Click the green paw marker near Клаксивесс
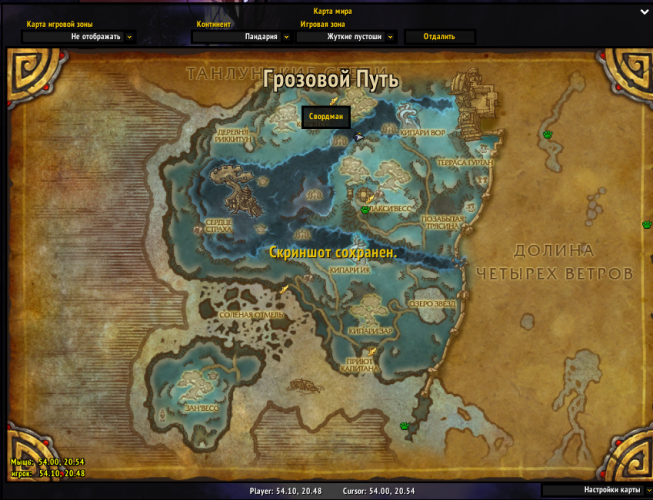The height and width of the screenshot is (500, 653). tap(366, 210)
